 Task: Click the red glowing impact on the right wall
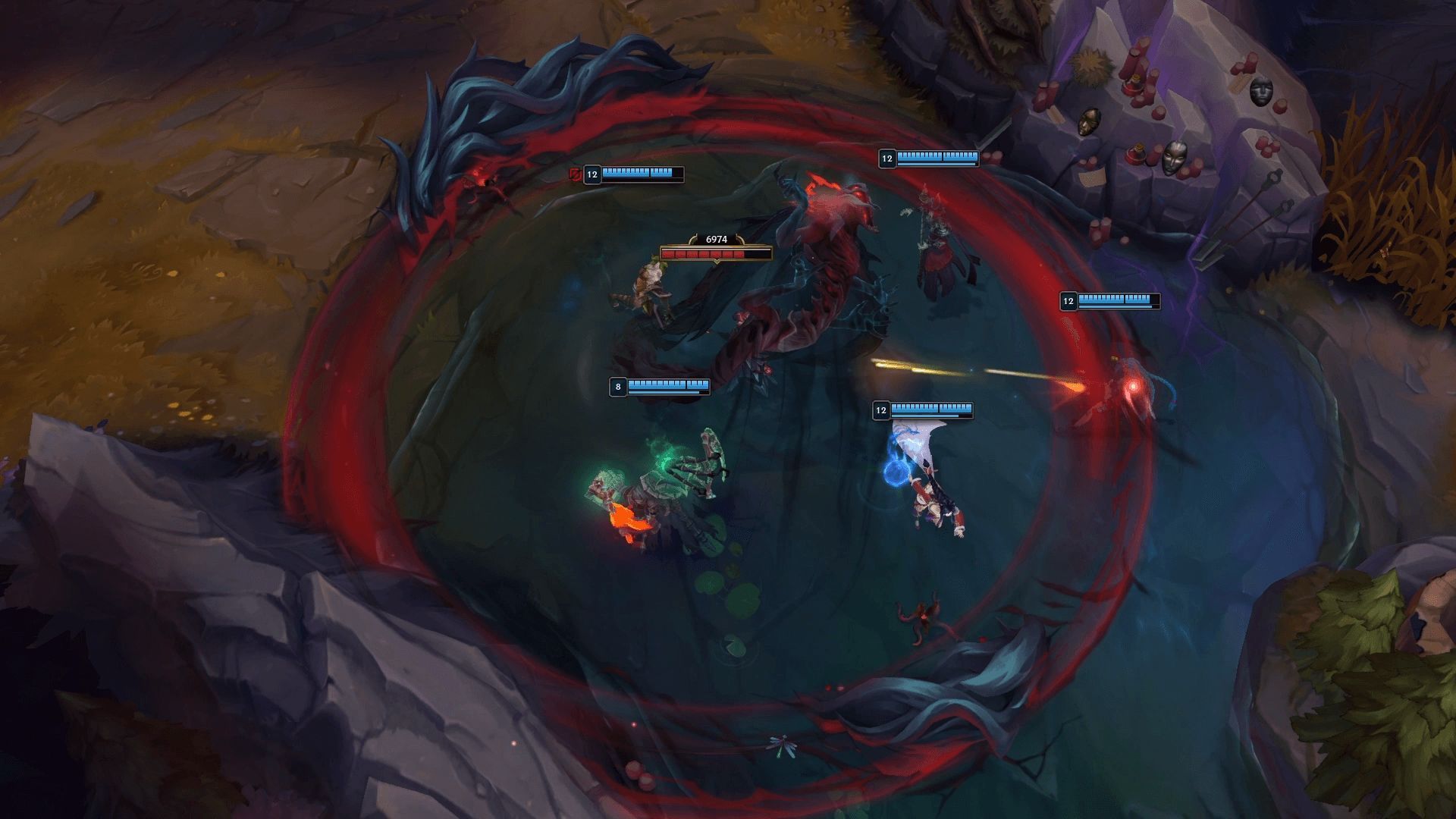pos(1133,387)
